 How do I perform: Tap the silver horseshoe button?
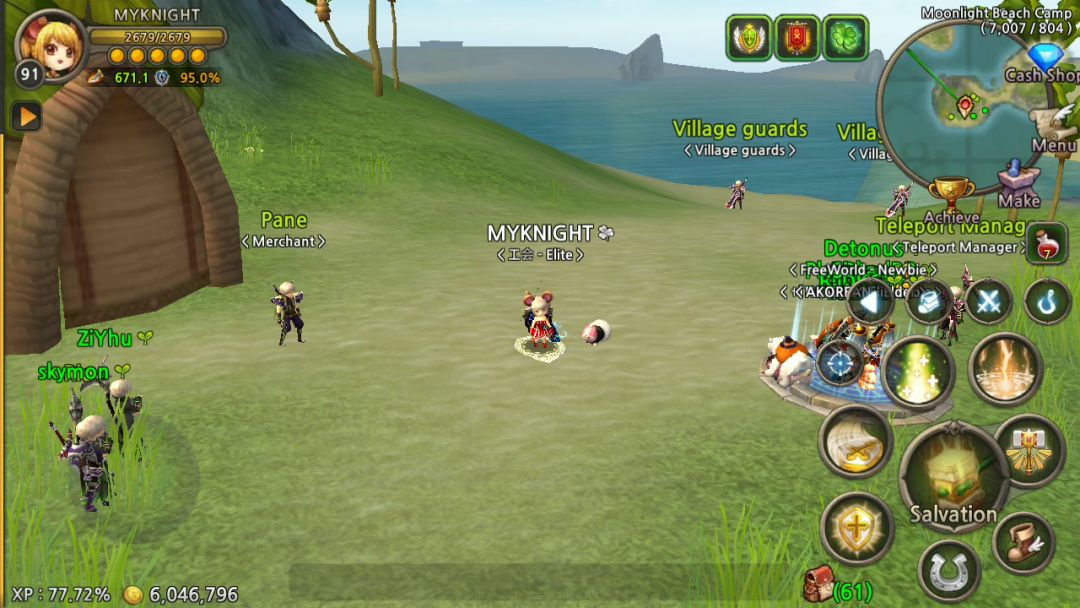click(x=949, y=571)
